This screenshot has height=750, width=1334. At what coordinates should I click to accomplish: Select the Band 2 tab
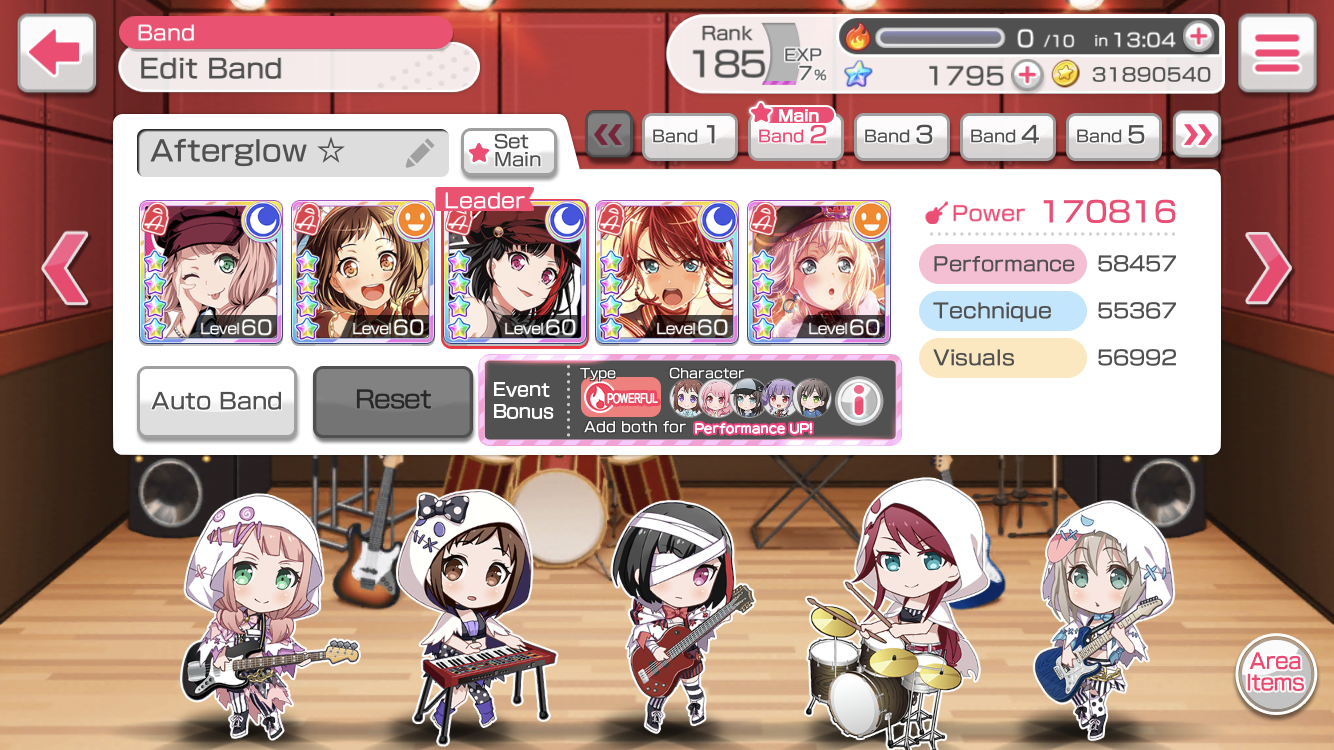[794, 136]
